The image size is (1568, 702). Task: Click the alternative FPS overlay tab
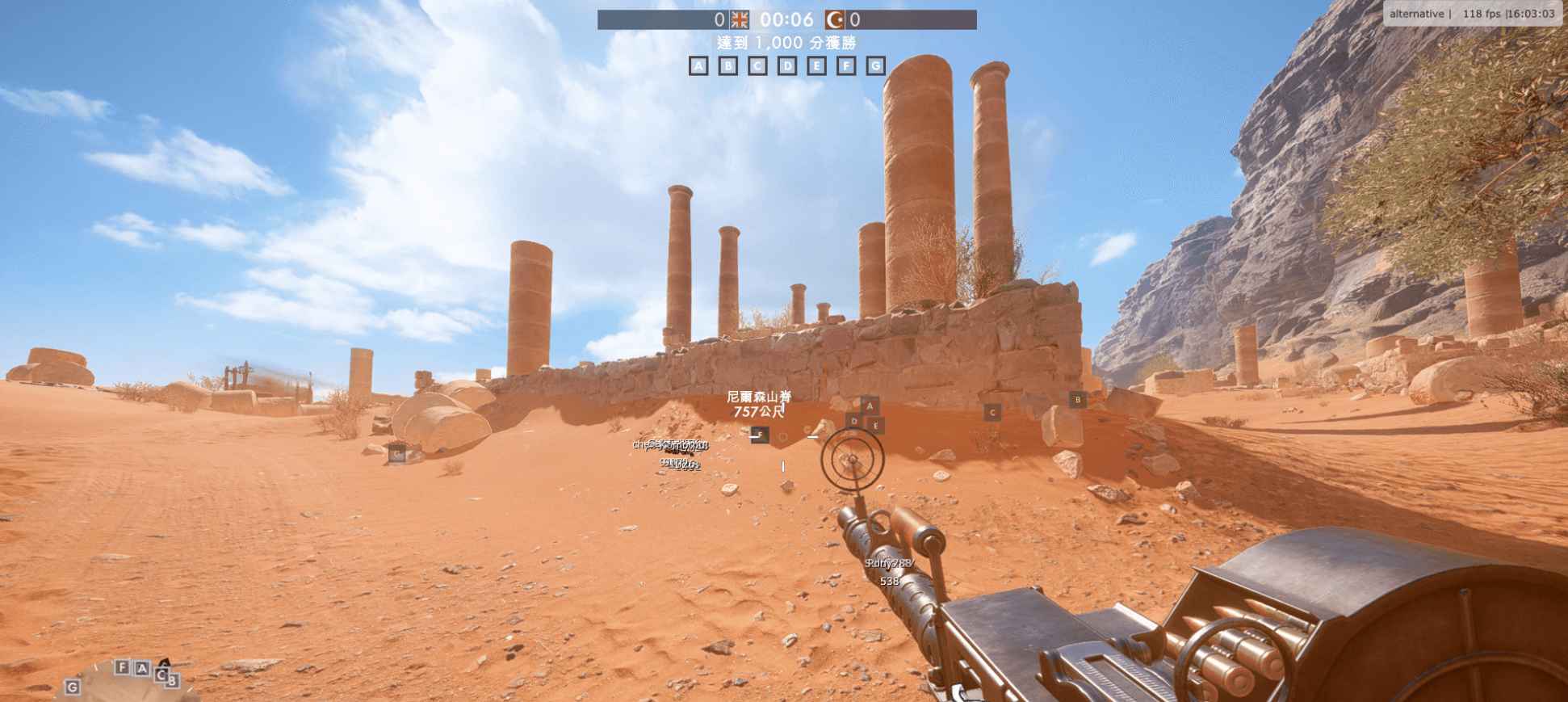click(1416, 13)
